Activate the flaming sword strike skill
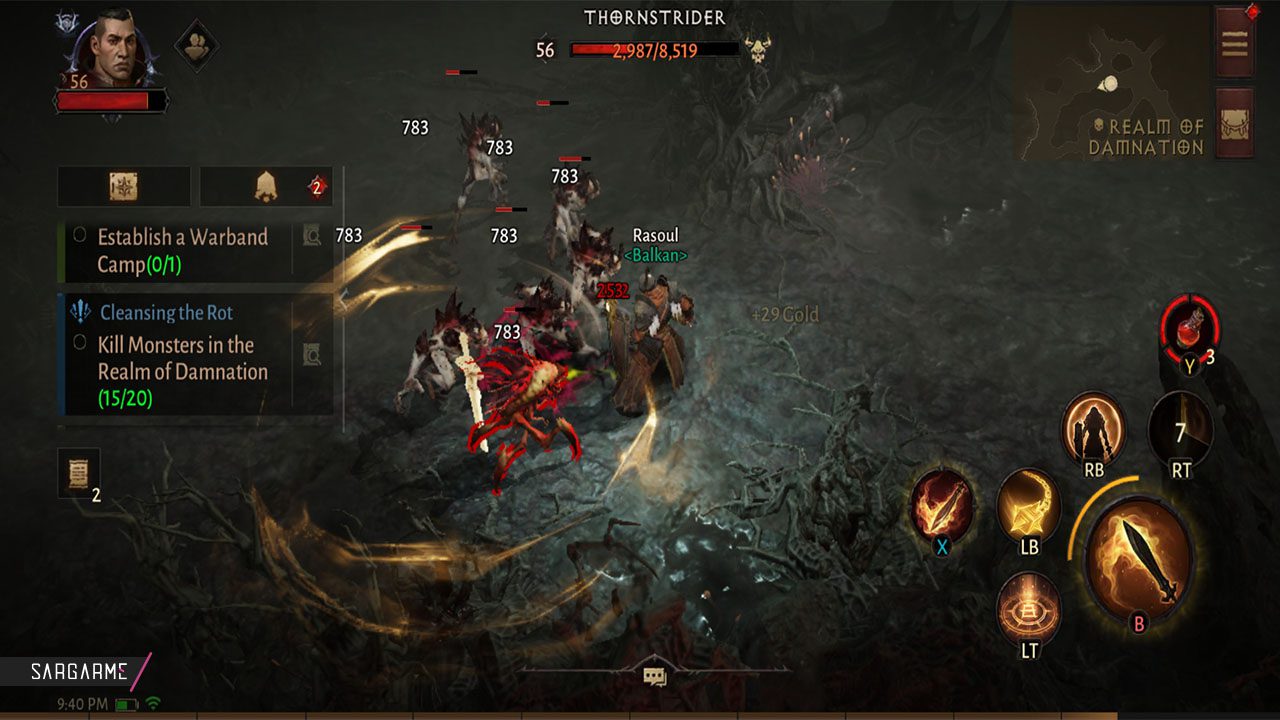The image size is (1280, 720). (x=942, y=504)
